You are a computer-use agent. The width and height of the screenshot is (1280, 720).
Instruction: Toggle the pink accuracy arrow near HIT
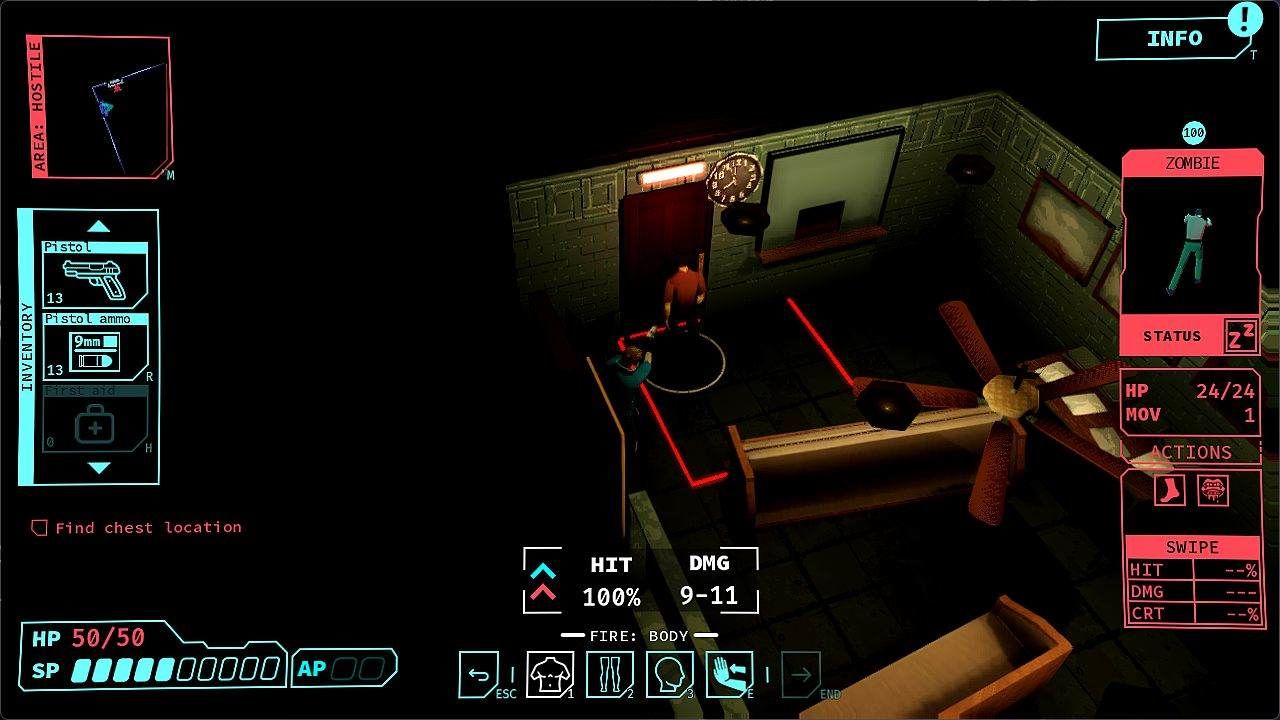pyautogui.click(x=541, y=592)
